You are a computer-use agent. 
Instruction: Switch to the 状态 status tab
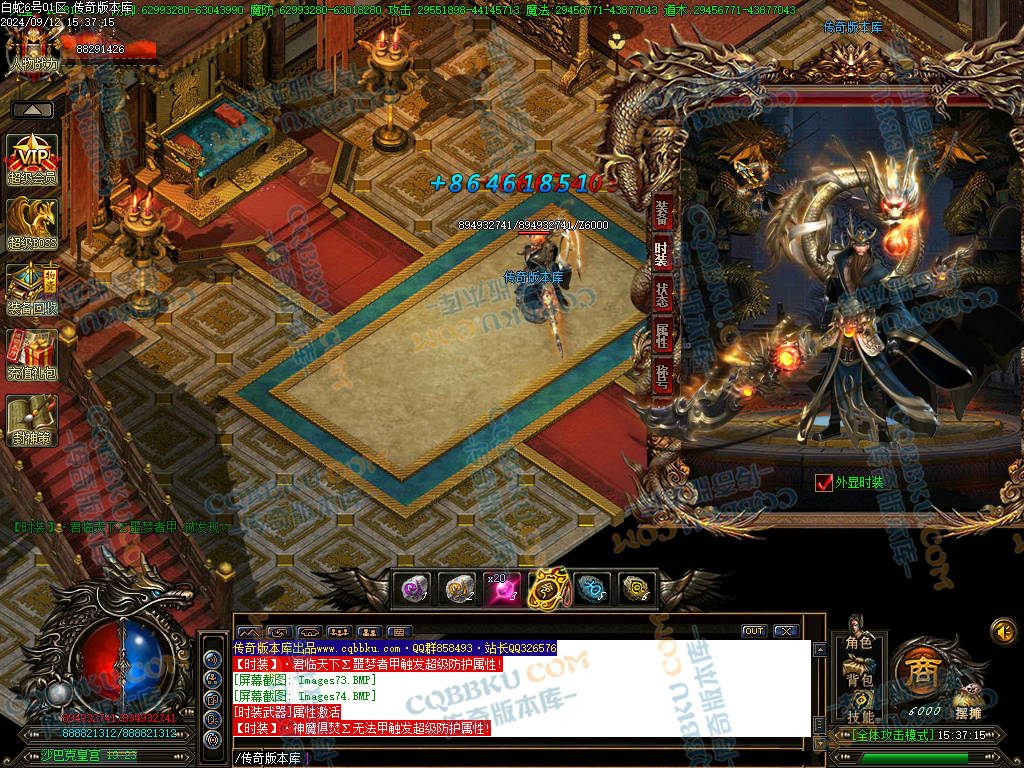tap(662, 295)
